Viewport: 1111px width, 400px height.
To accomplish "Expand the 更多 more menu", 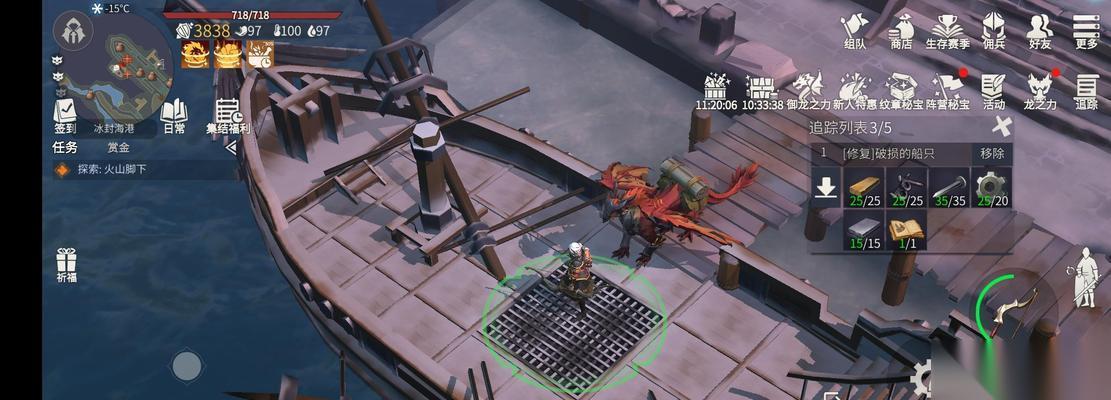I will [1086, 31].
